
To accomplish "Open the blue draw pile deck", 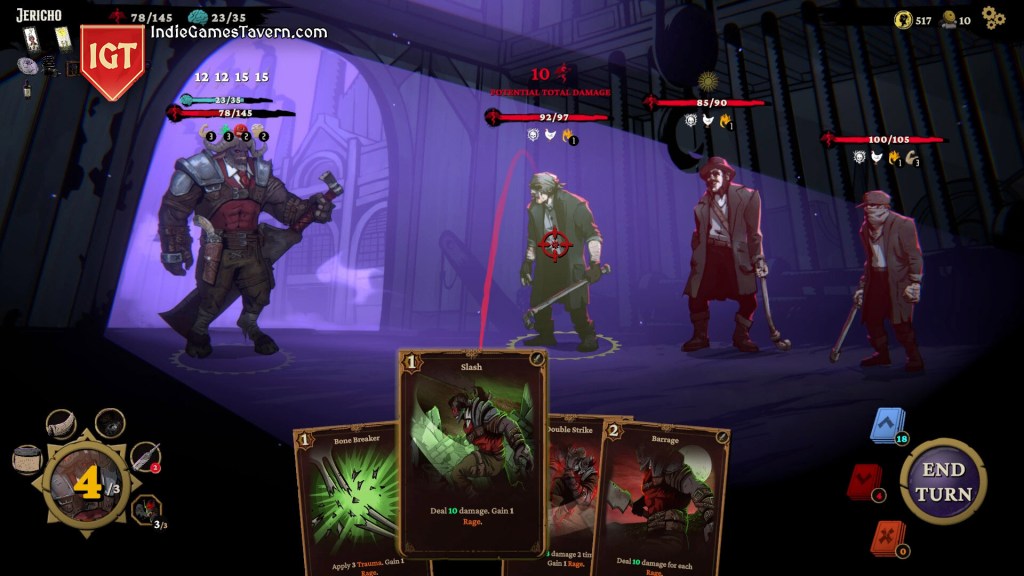I will click(x=885, y=426).
